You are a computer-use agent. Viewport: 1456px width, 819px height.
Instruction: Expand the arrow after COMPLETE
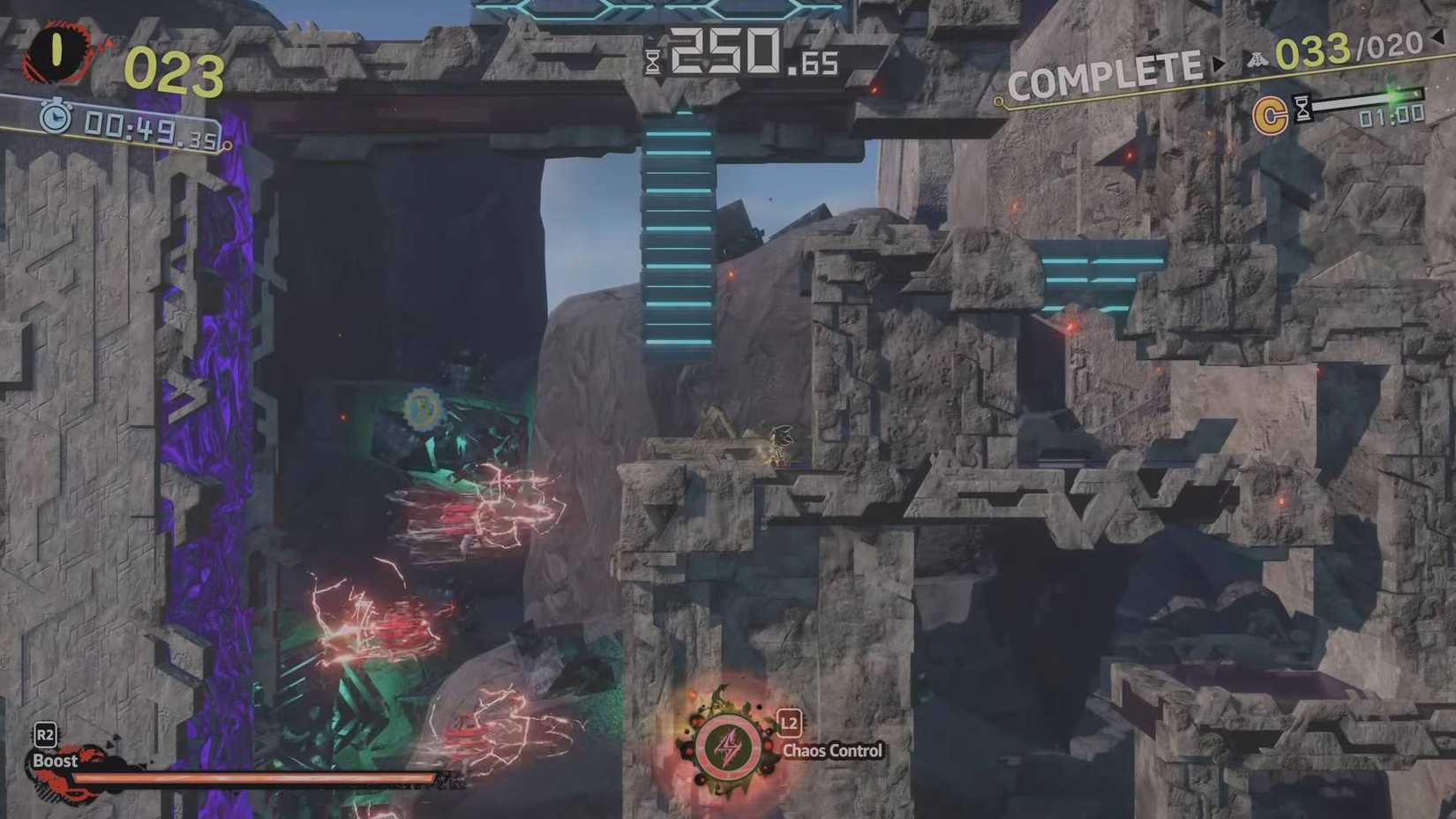(x=1219, y=64)
